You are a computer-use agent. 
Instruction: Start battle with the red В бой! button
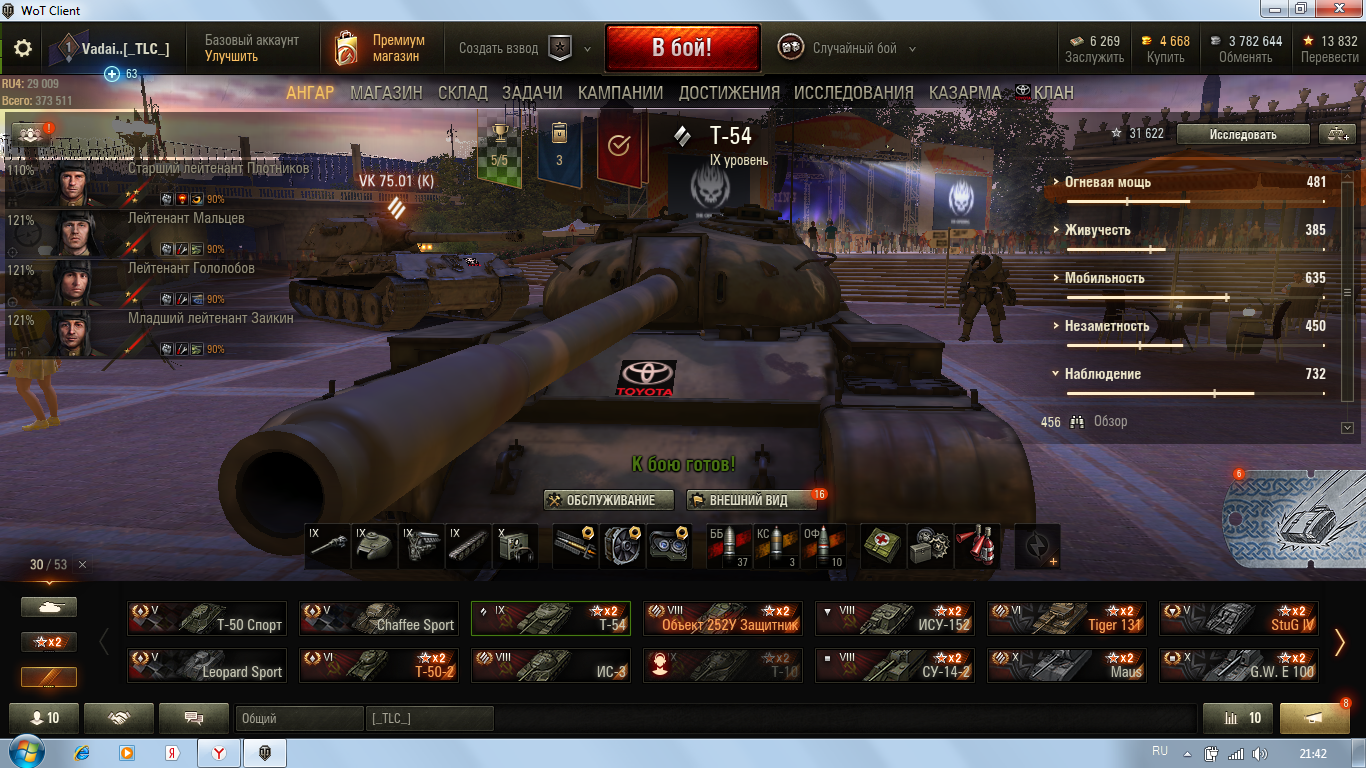682,48
